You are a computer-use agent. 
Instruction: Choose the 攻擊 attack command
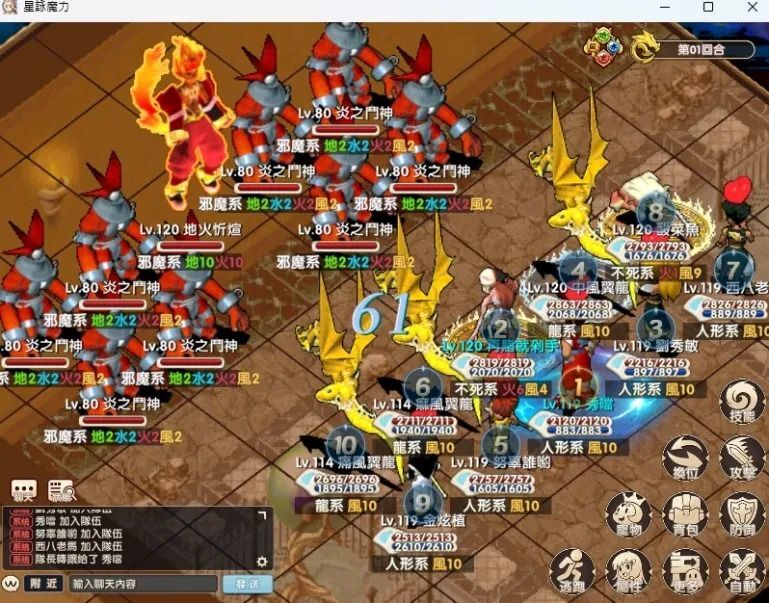click(741, 457)
